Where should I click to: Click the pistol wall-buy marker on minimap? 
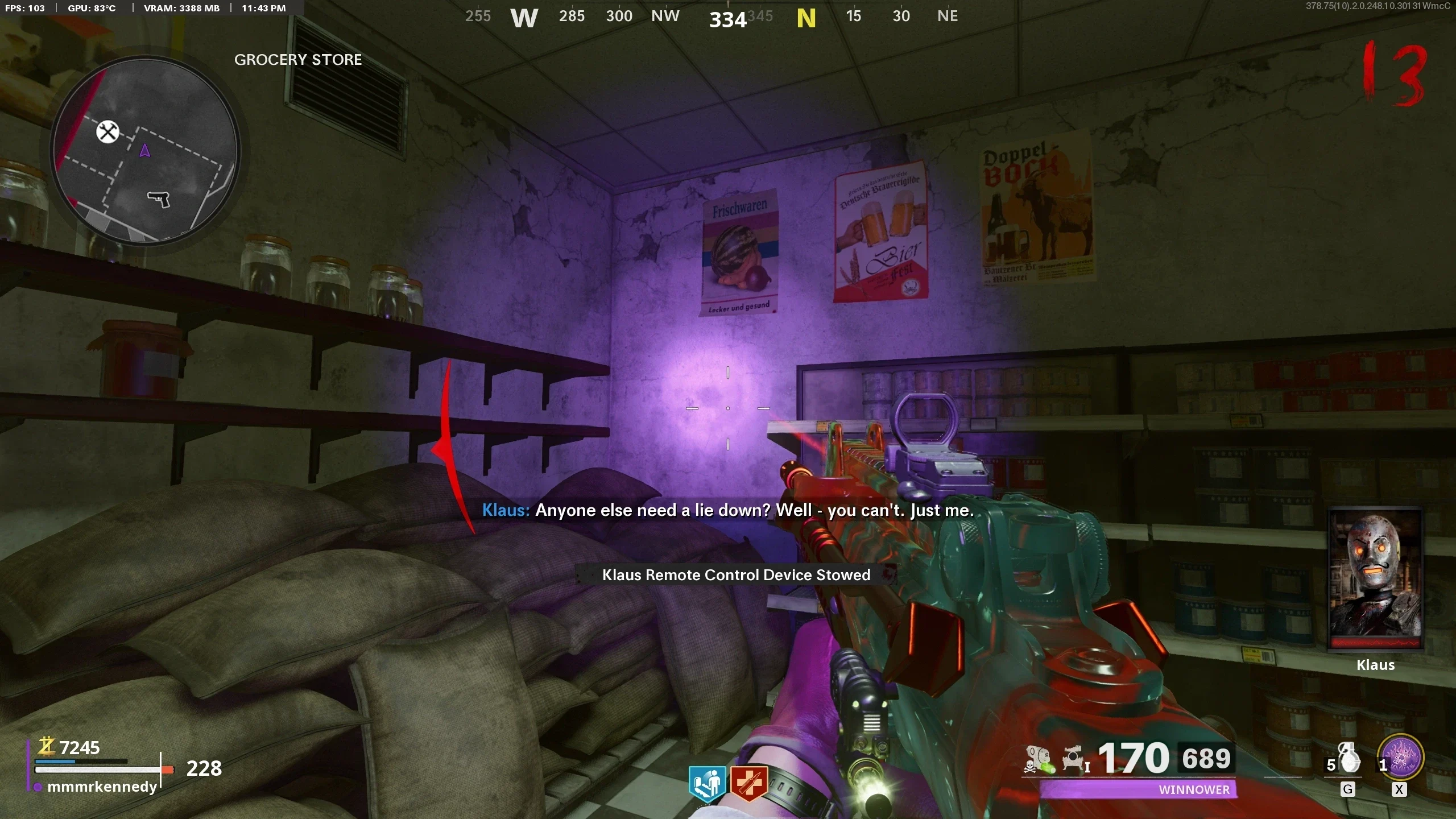point(159,198)
